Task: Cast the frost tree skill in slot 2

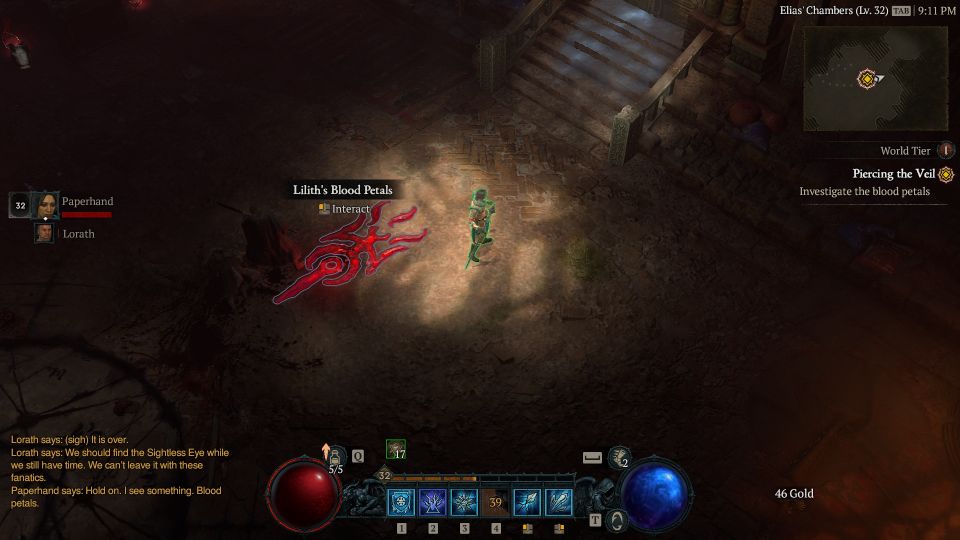Action: 433,502
